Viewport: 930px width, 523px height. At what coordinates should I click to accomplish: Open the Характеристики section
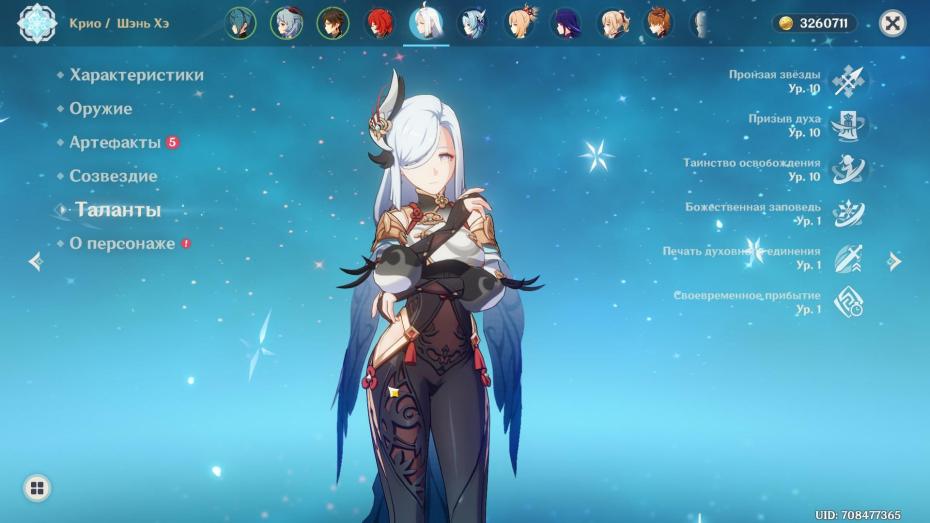(136, 75)
